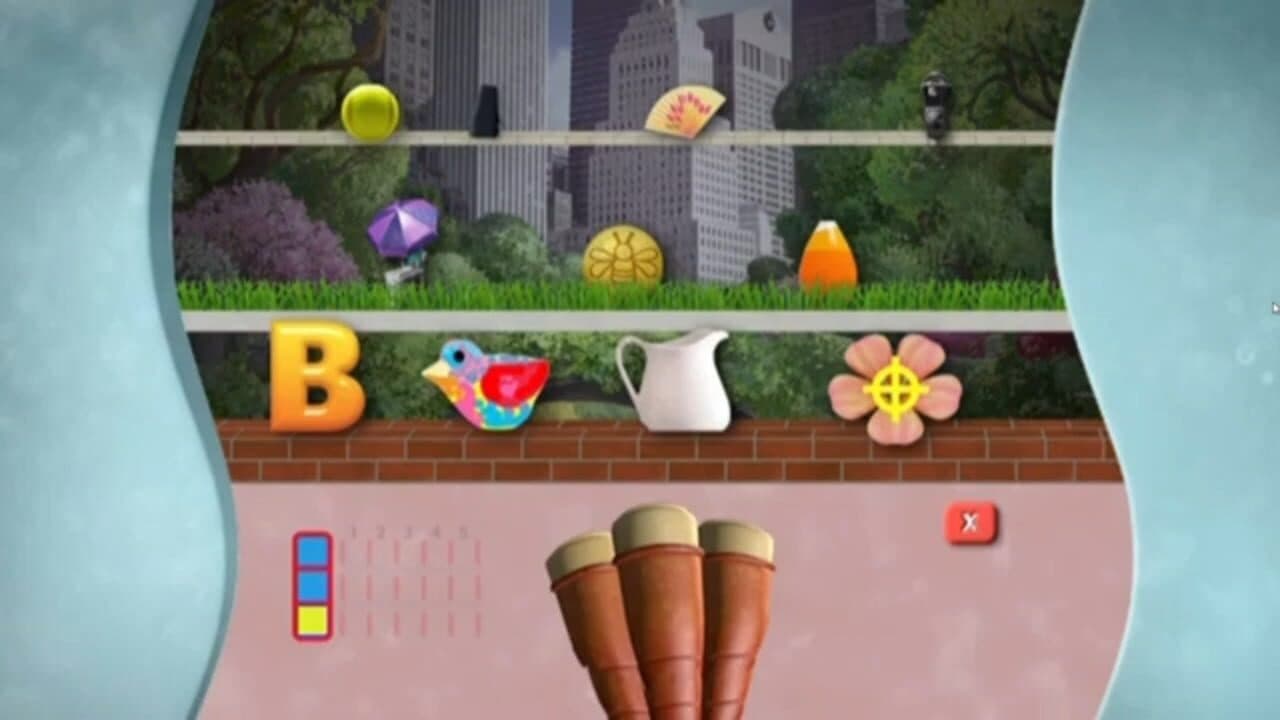Tap the binoculars at the bottom
Viewport: 1280px width, 720px height.
pyautogui.click(x=655, y=620)
